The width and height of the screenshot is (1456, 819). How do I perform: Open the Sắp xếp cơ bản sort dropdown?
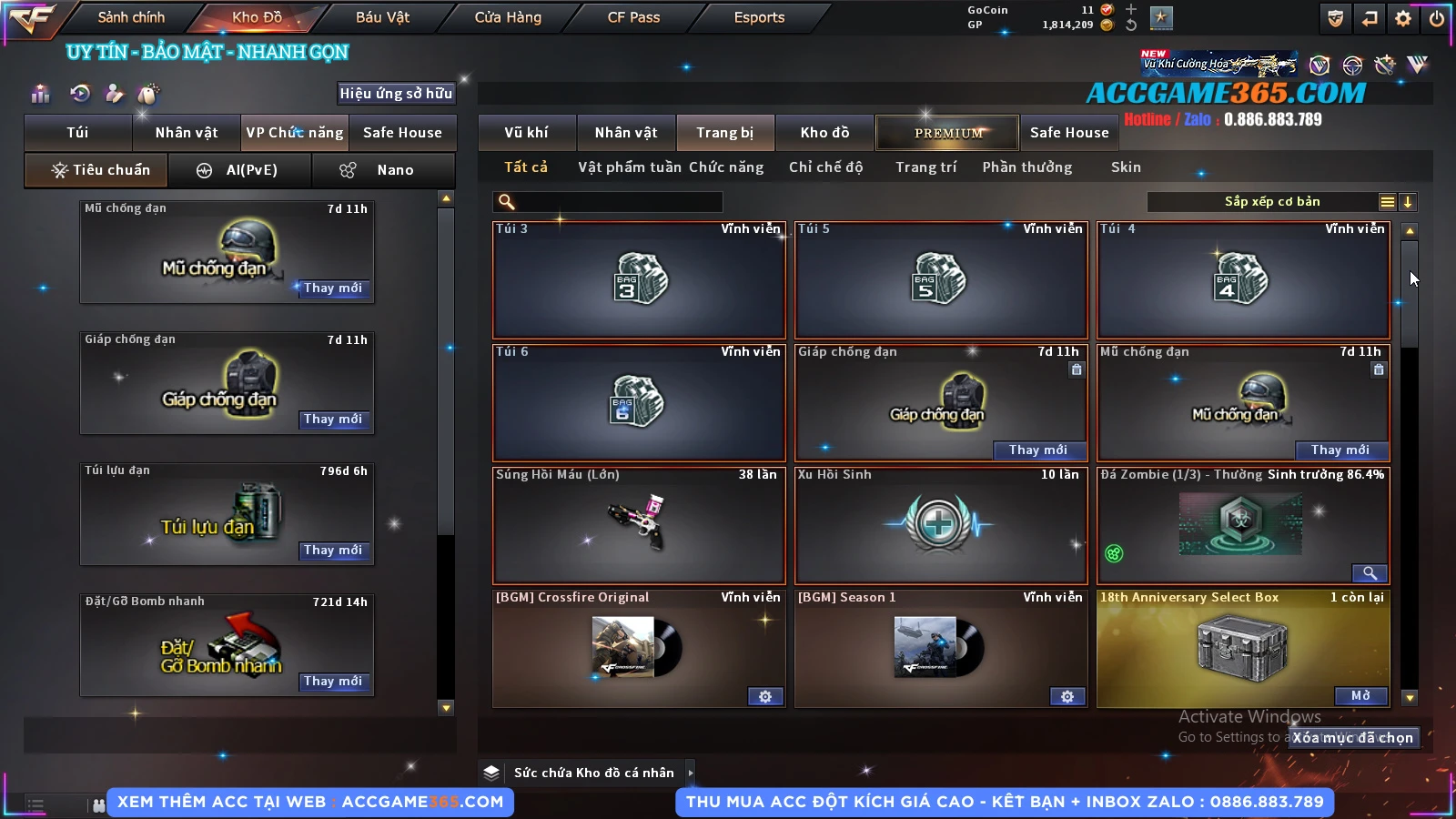(1271, 202)
